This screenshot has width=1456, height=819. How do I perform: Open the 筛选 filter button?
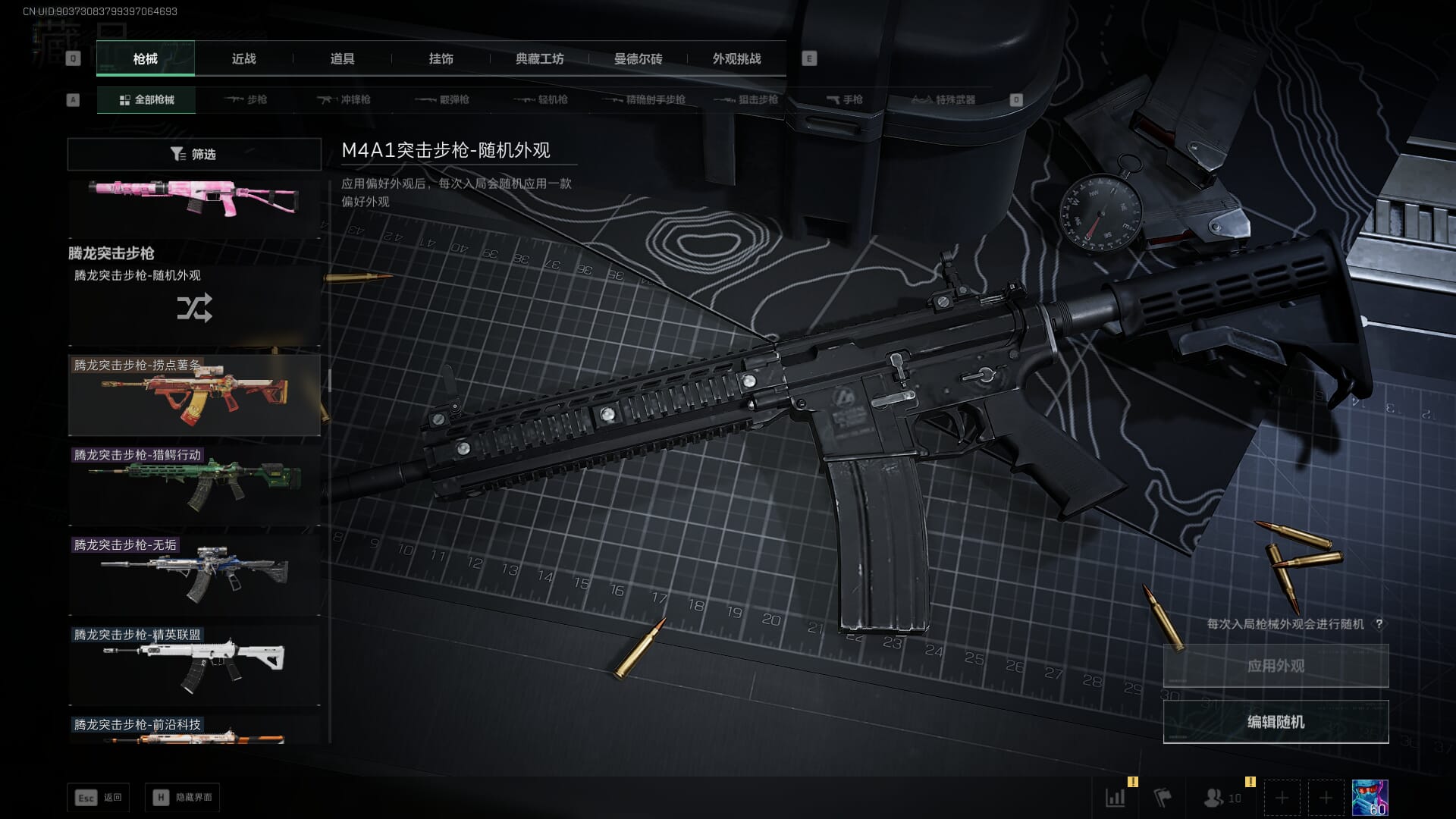pyautogui.click(x=194, y=154)
